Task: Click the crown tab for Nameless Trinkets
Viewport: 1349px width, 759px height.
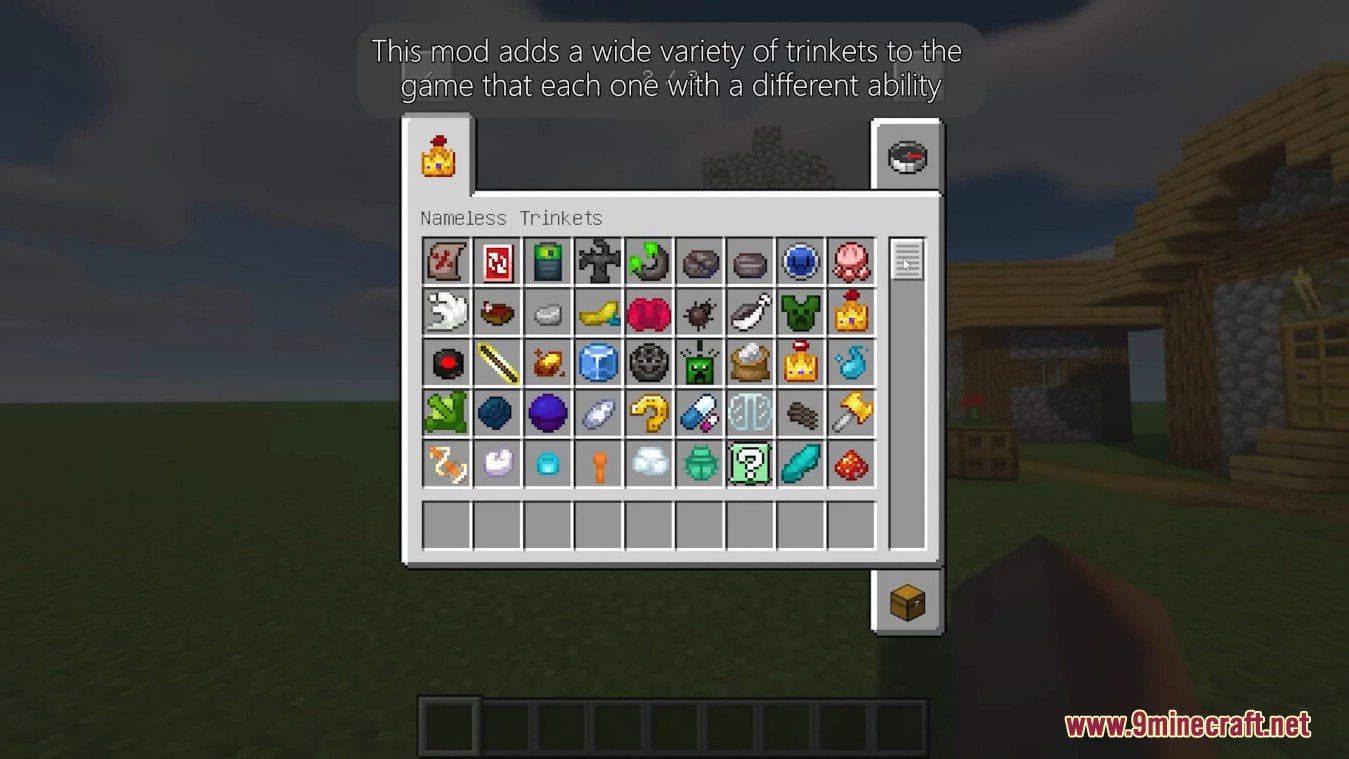Action: (440, 157)
